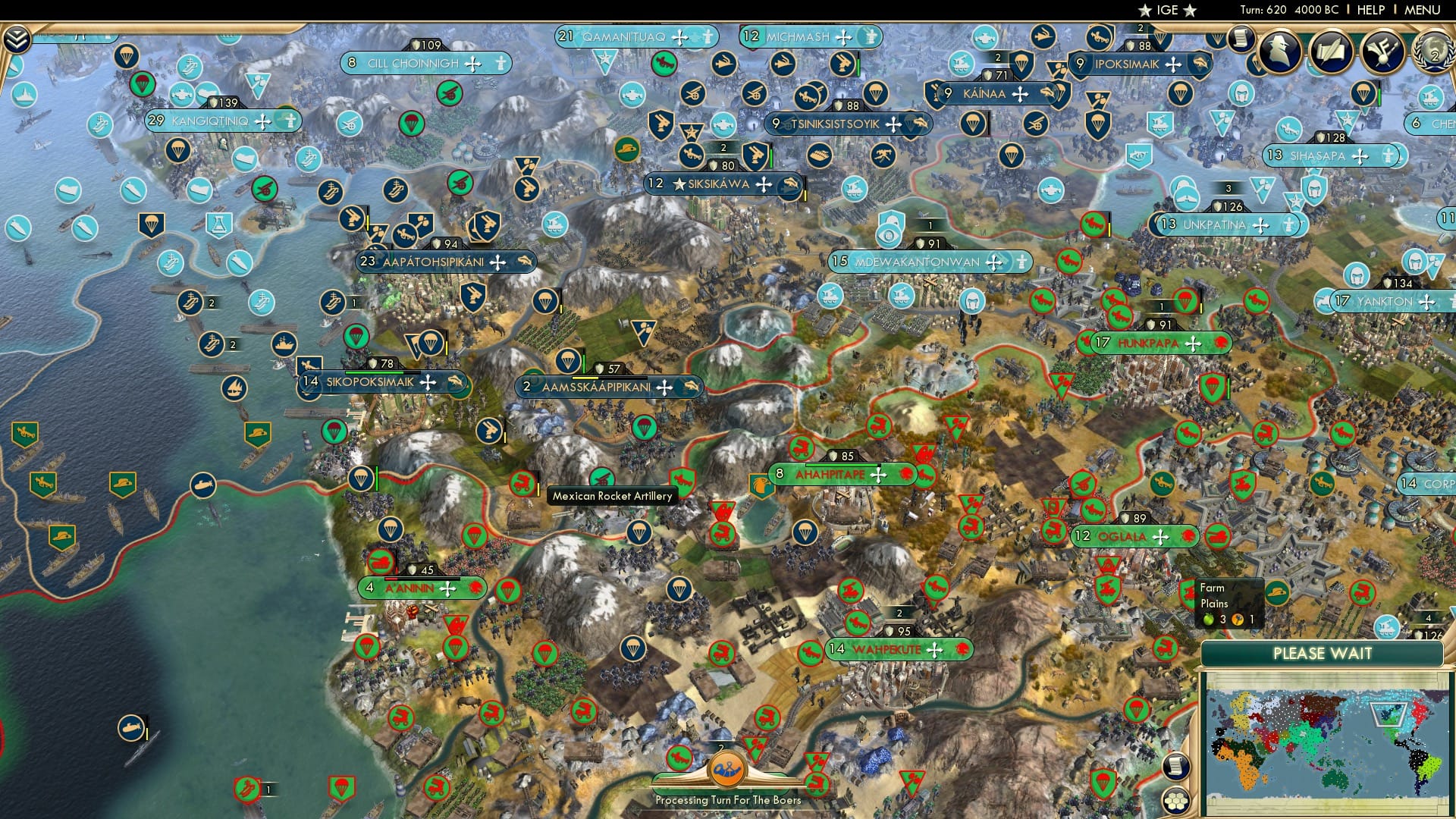Click the A'aninin city banner
Image resolution: width=1456 pixels, height=819 pixels.
coord(422,586)
